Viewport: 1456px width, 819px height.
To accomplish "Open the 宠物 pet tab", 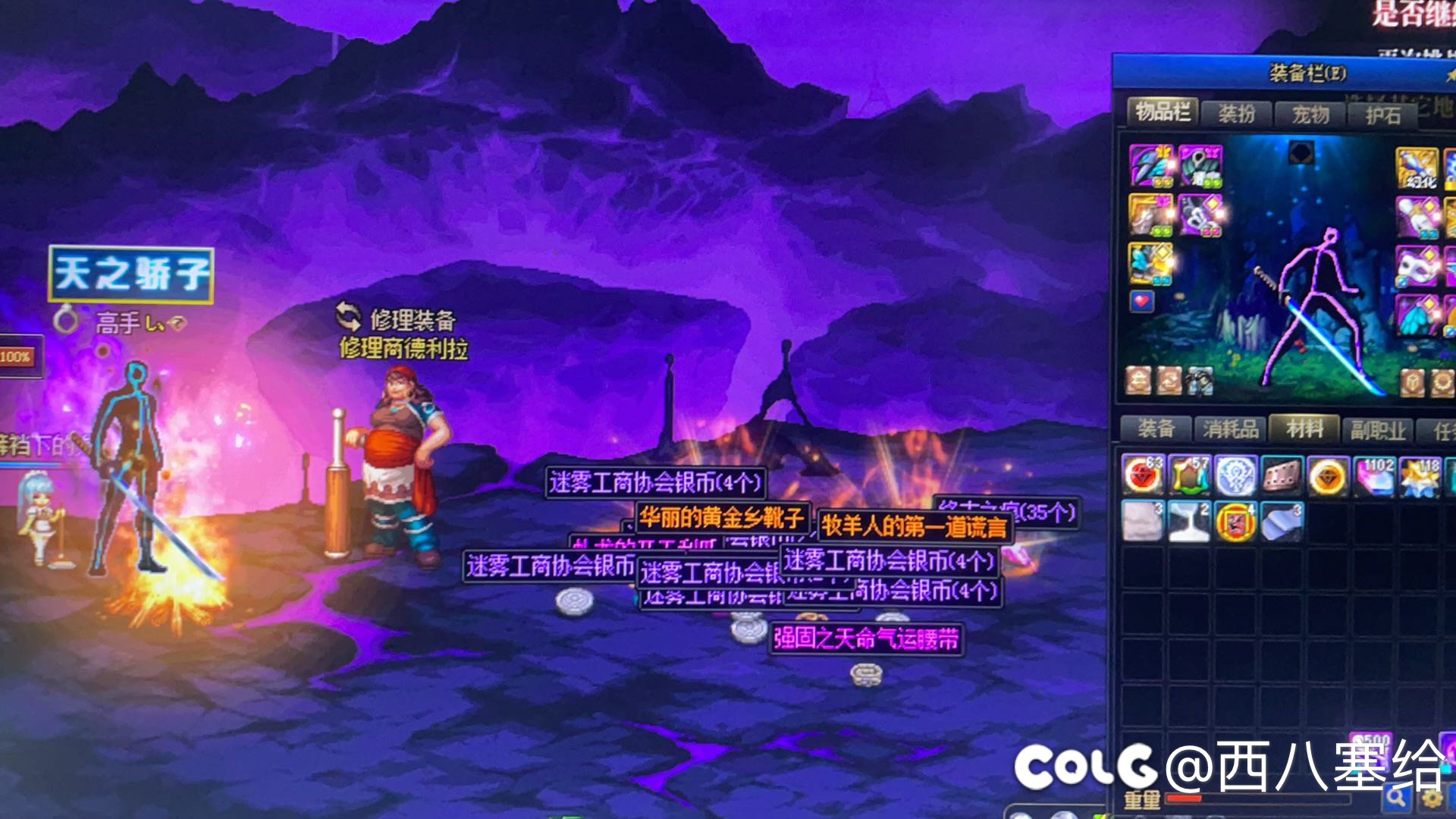I will tap(1309, 112).
